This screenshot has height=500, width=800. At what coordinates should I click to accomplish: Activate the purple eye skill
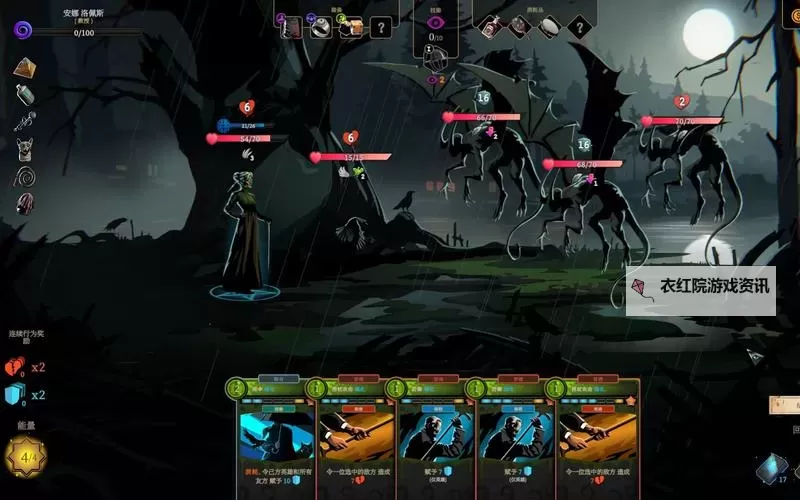click(x=435, y=22)
